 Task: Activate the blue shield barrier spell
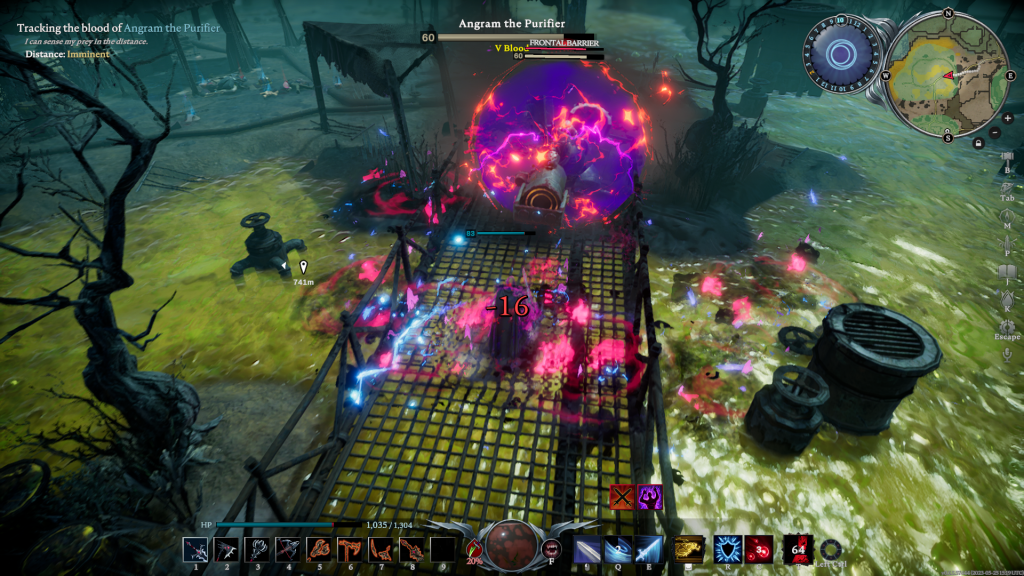[727, 548]
